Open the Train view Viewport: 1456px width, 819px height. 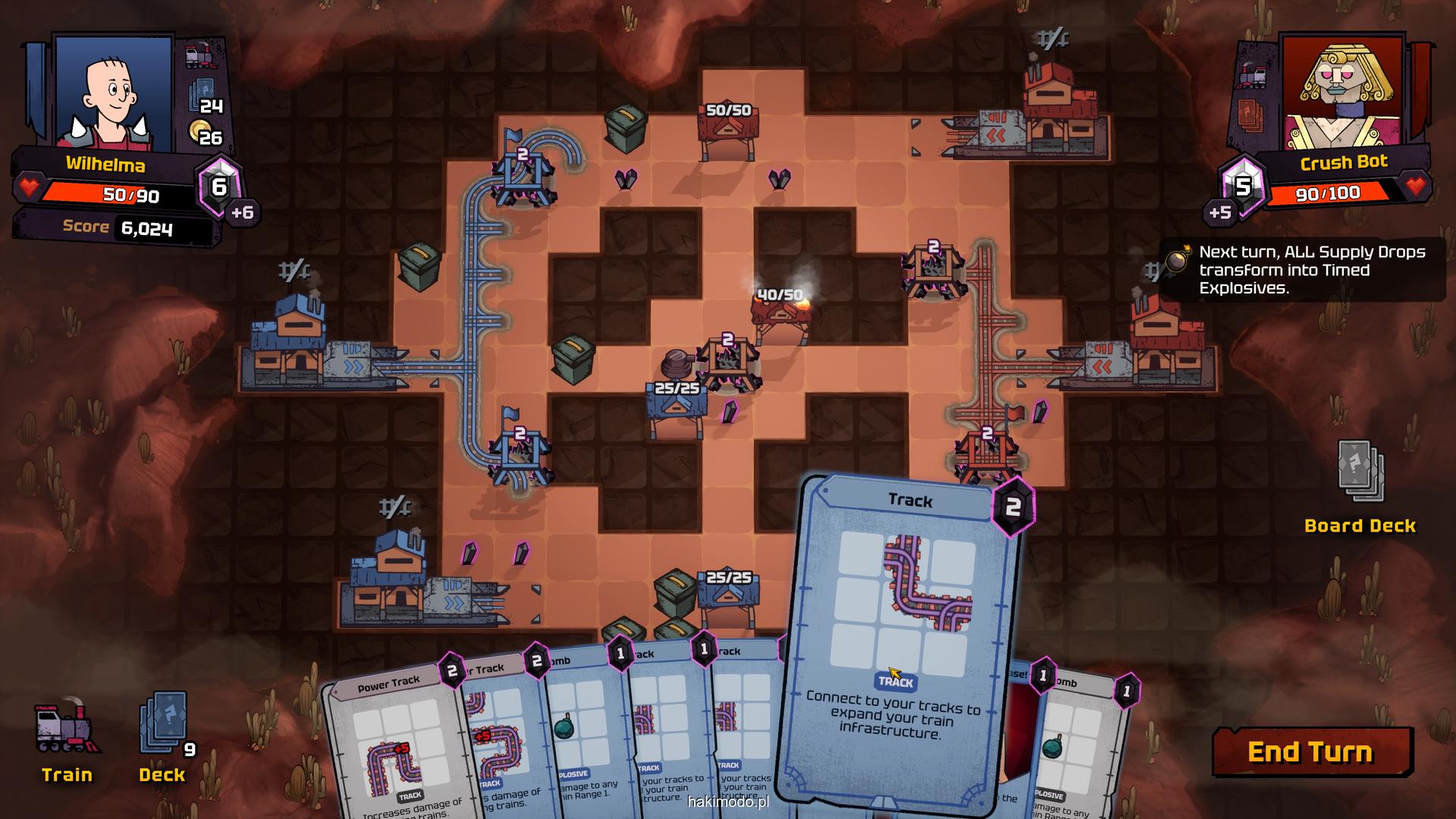(x=67, y=739)
